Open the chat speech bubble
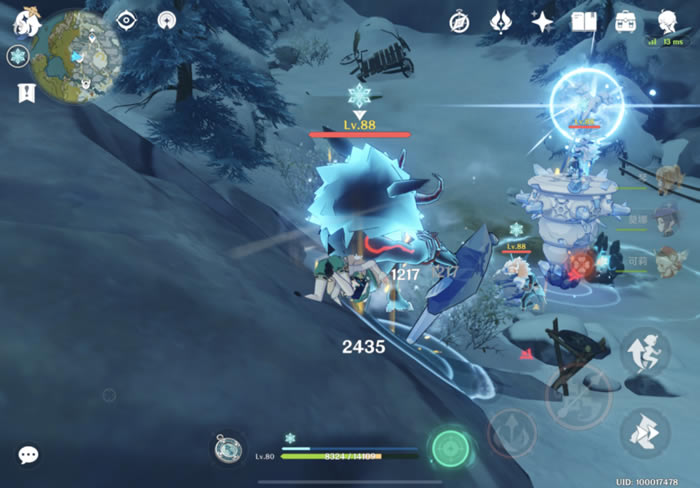700x488 pixels. pyautogui.click(x=28, y=455)
